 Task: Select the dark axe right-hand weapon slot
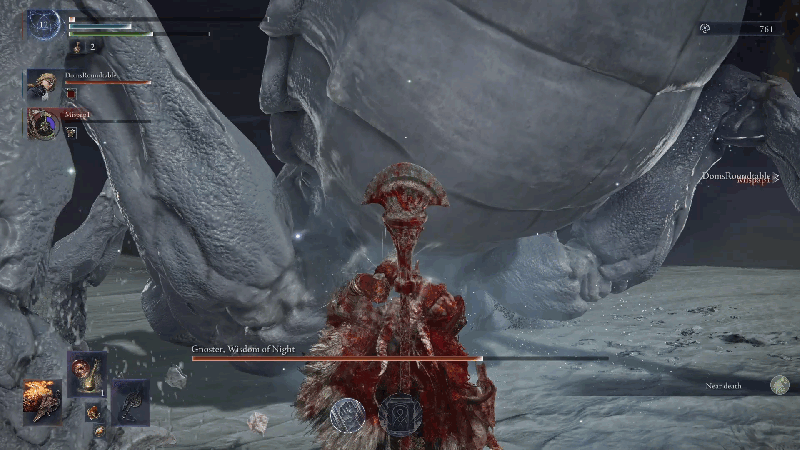[130, 400]
